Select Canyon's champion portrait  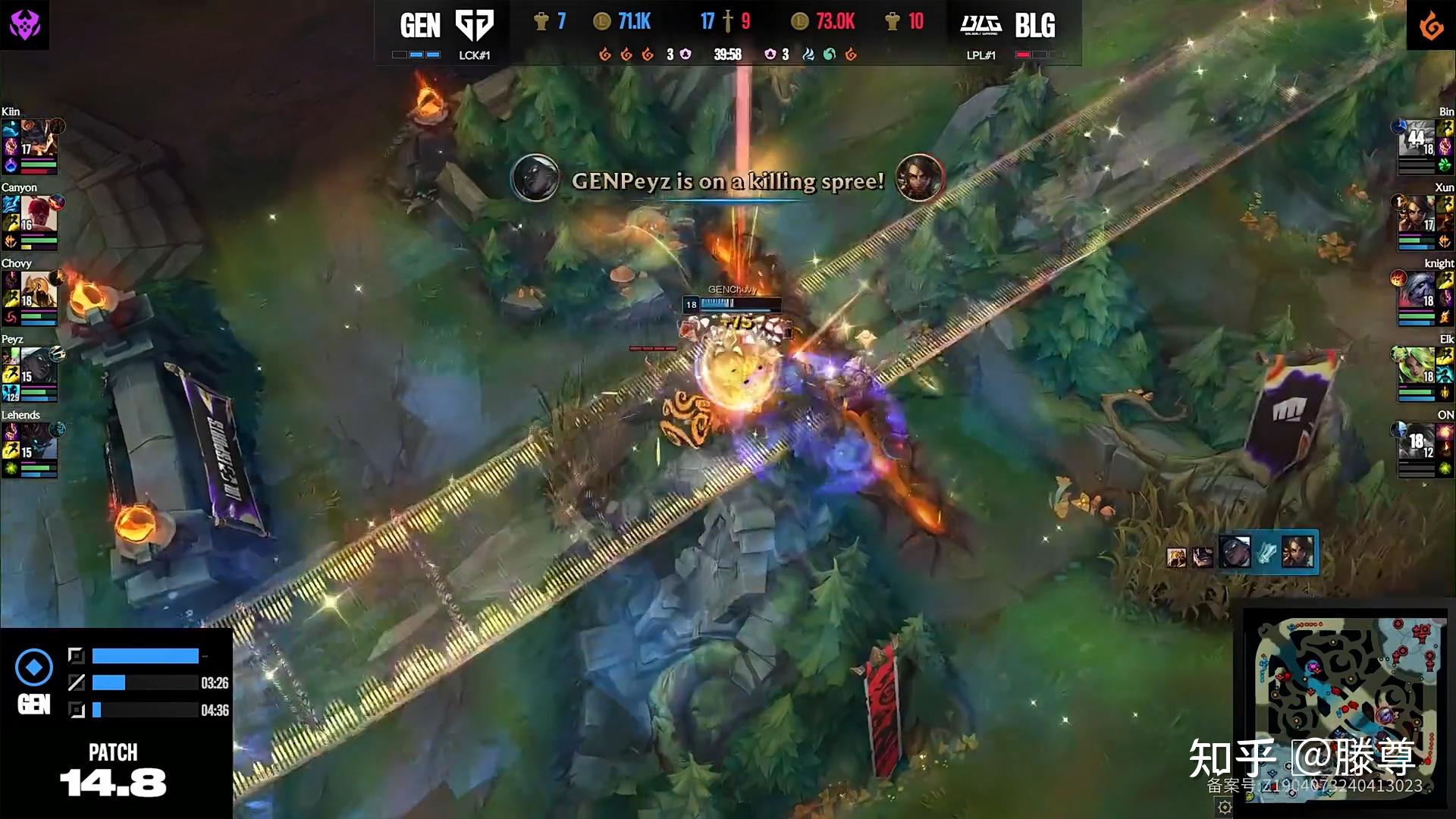click(39, 213)
